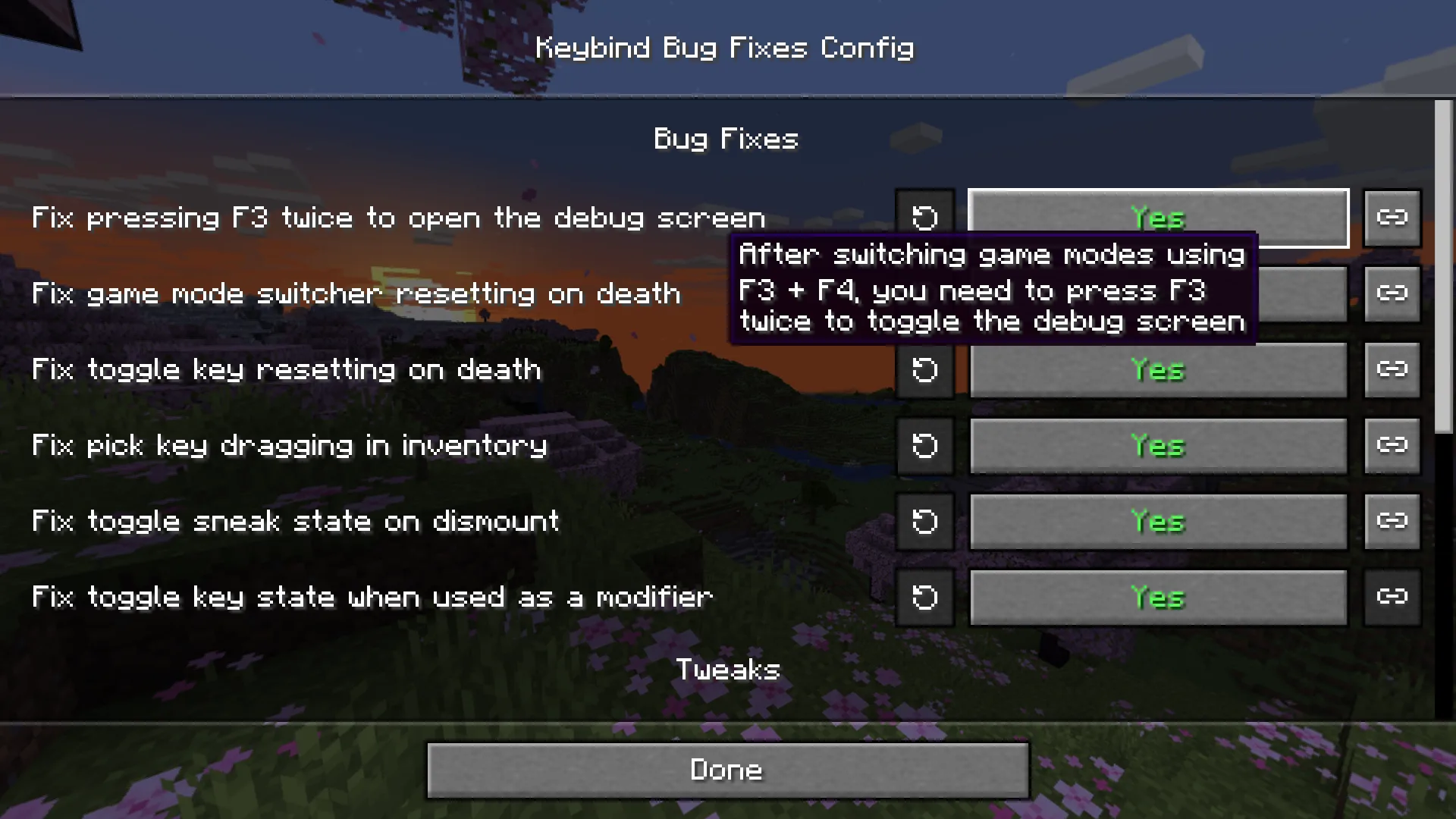Image resolution: width=1456 pixels, height=819 pixels.
Task: Close the config with Done
Action: click(x=727, y=770)
